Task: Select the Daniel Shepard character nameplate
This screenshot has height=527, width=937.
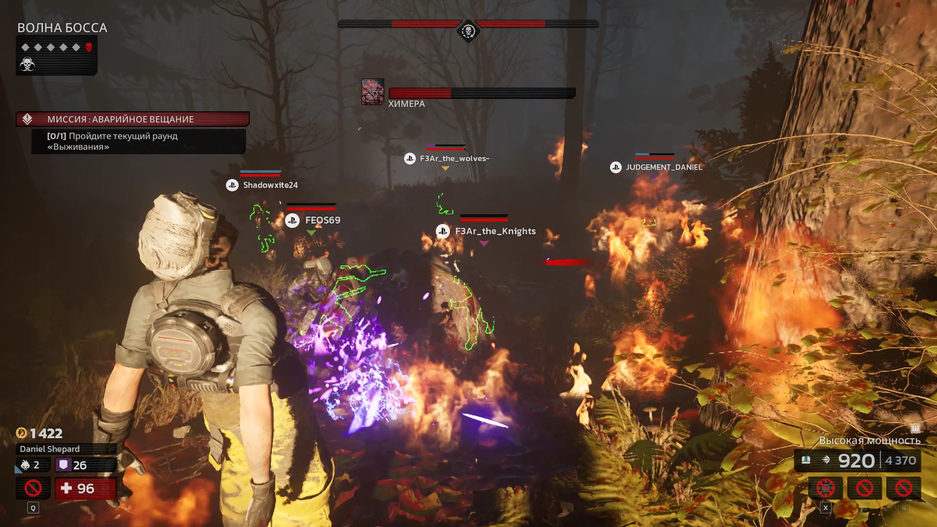Action: (x=50, y=449)
